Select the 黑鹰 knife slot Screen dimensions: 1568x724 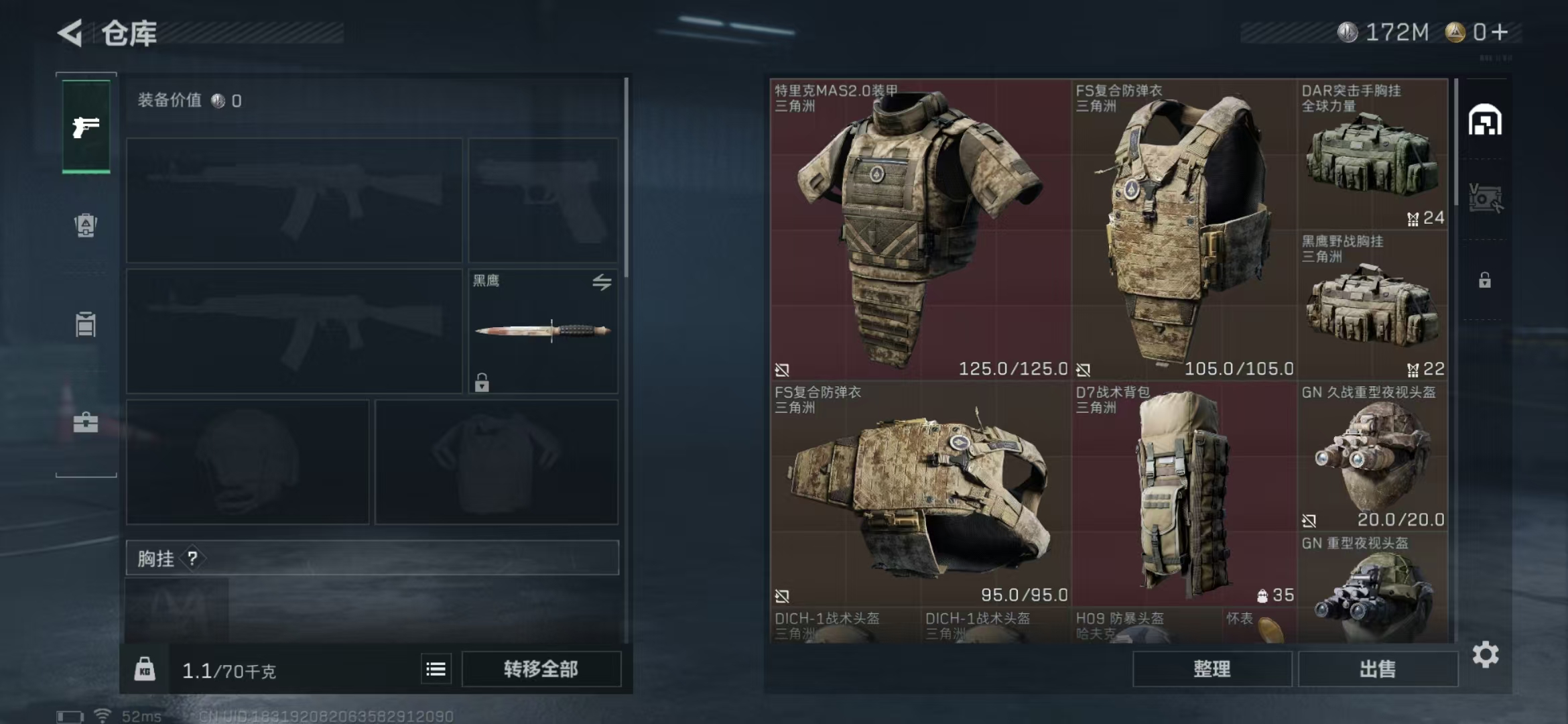click(x=543, y=330)
